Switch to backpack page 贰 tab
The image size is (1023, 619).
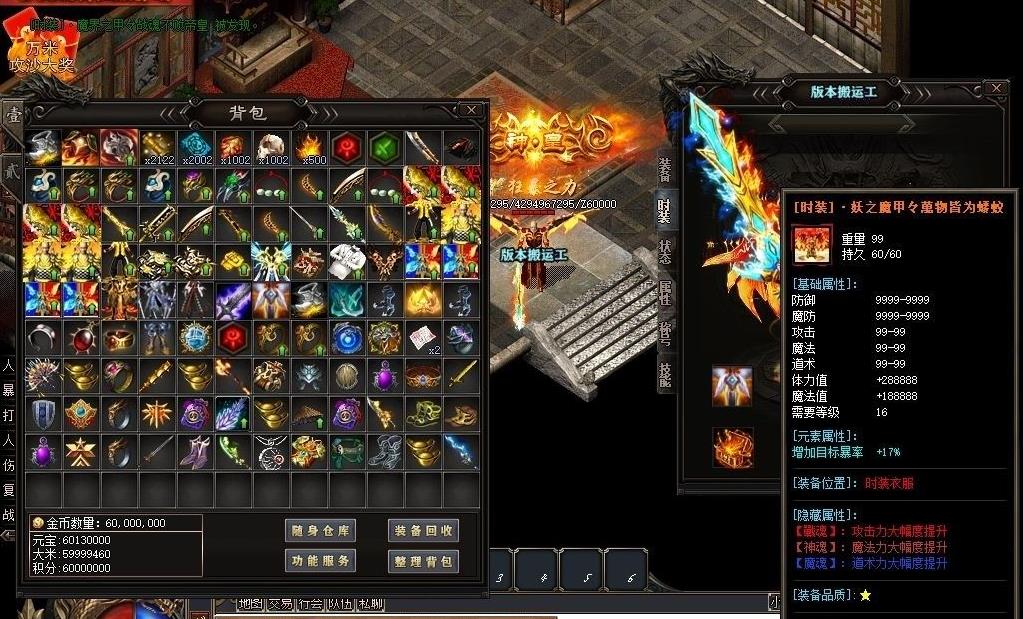[13, 170]
